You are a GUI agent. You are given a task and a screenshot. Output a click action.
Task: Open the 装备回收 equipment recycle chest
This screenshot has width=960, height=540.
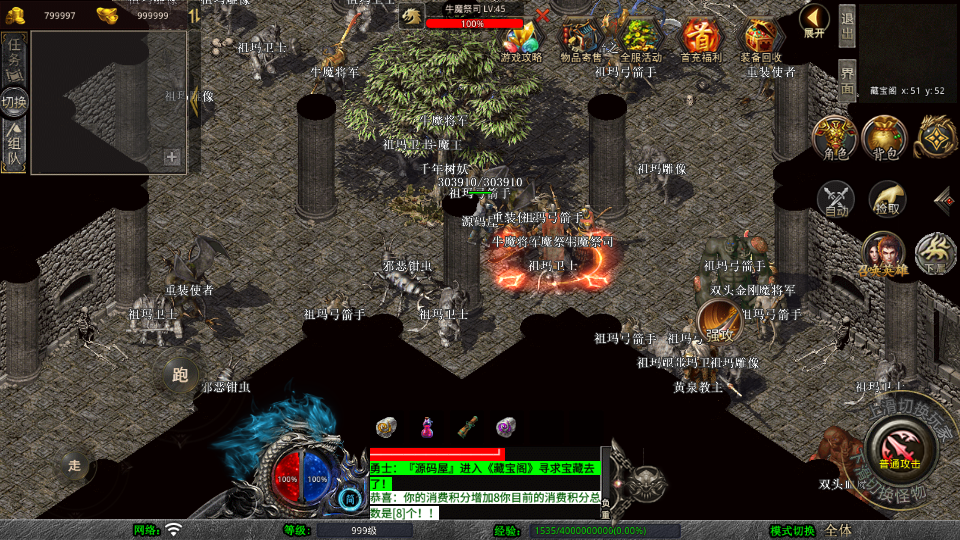[x=761, y=38]
